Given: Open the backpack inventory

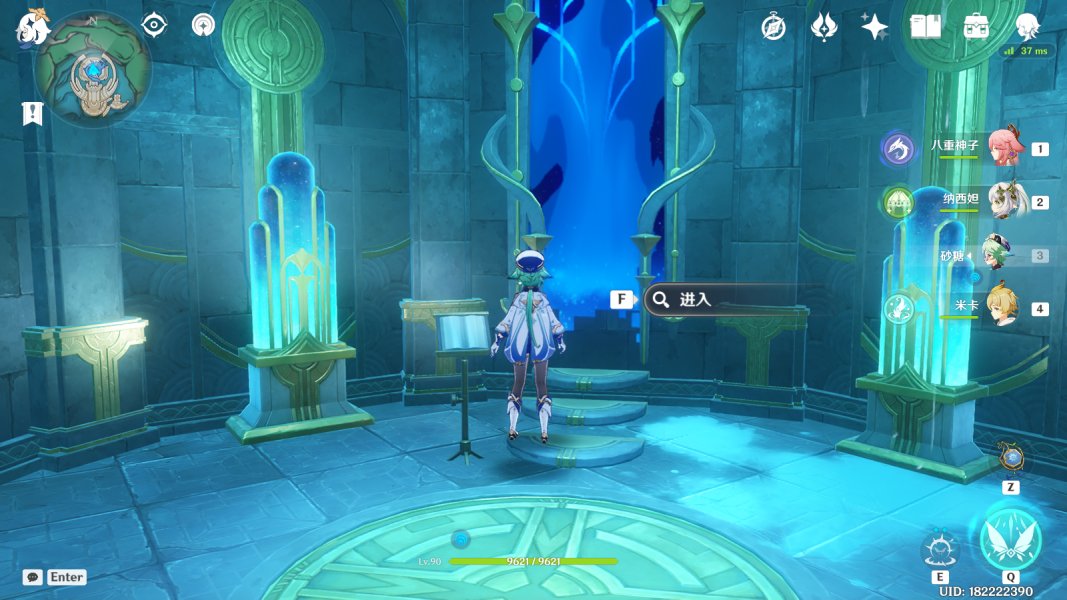Looking at the screenshot, I should coord(977,27).
